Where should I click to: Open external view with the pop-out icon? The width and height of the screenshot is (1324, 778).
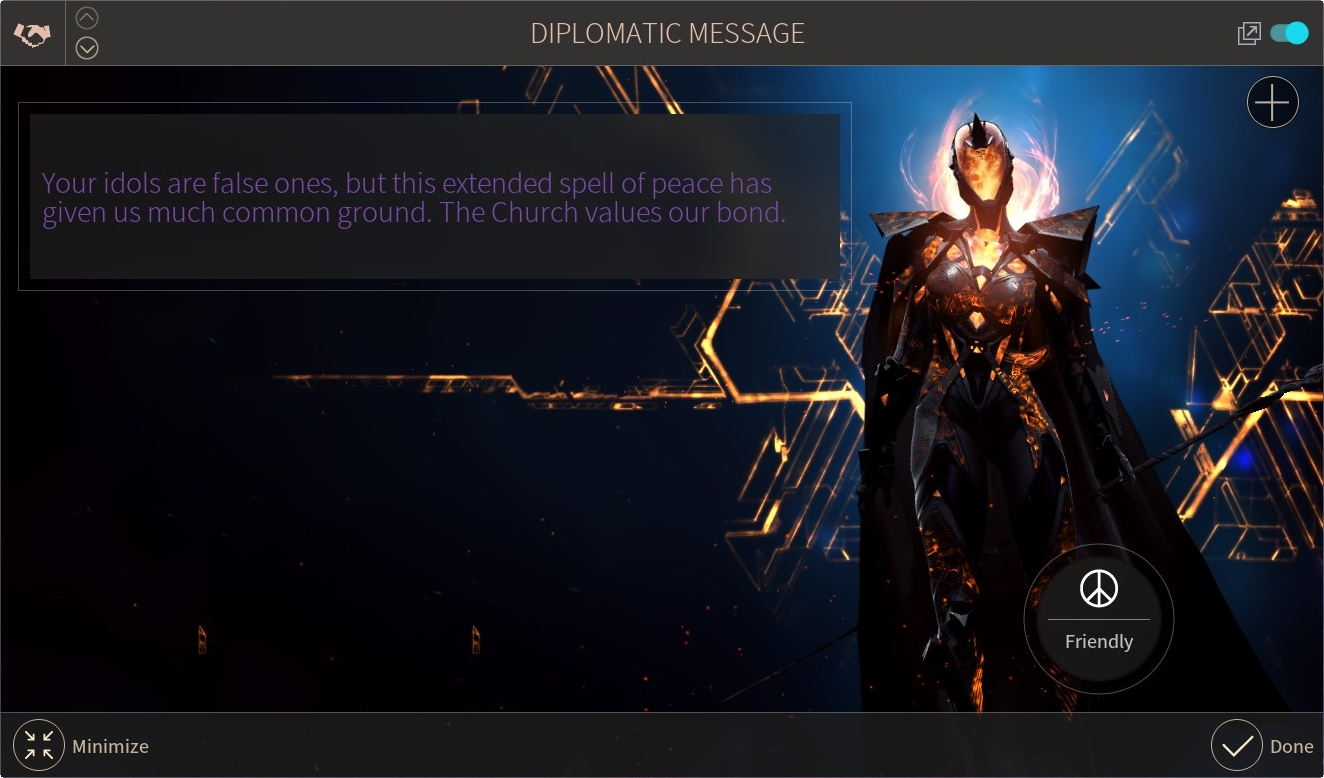click(1248, 32)
